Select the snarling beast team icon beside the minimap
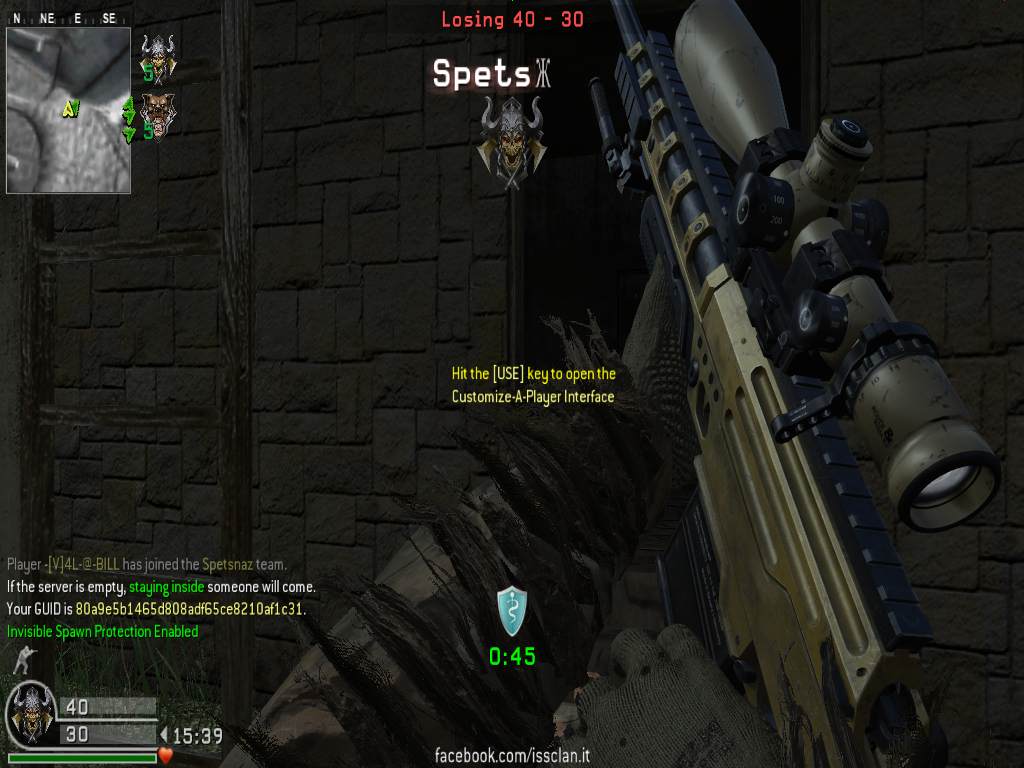The image size is (1024, 768). [x=155, y=113]
